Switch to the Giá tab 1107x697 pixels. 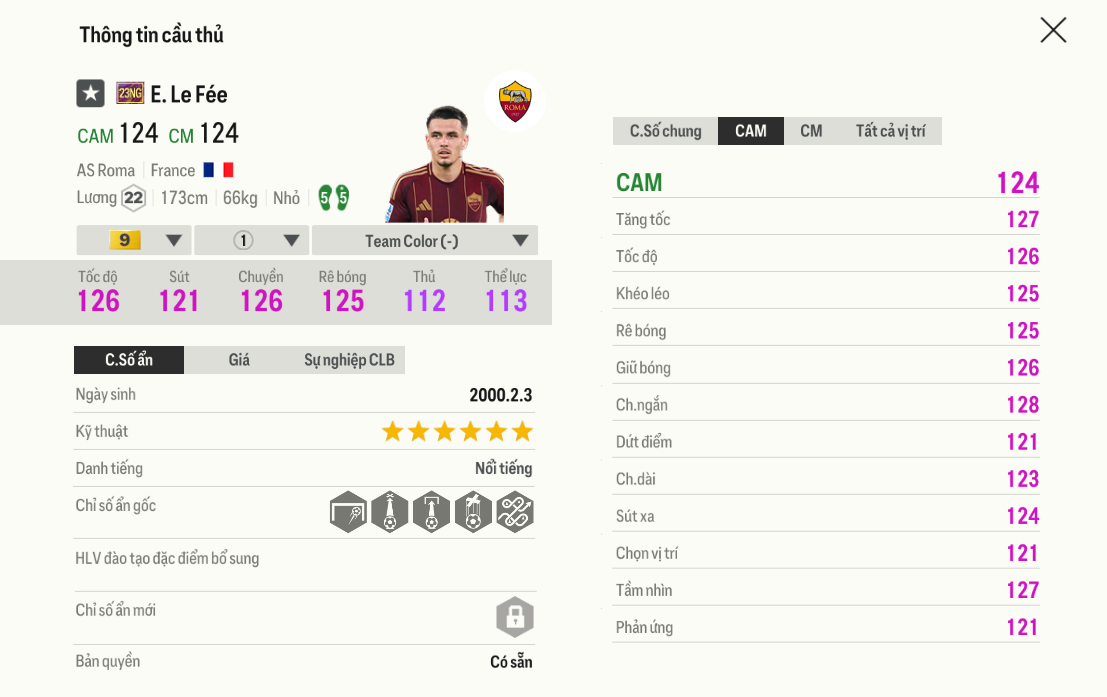tap(239, 360)
